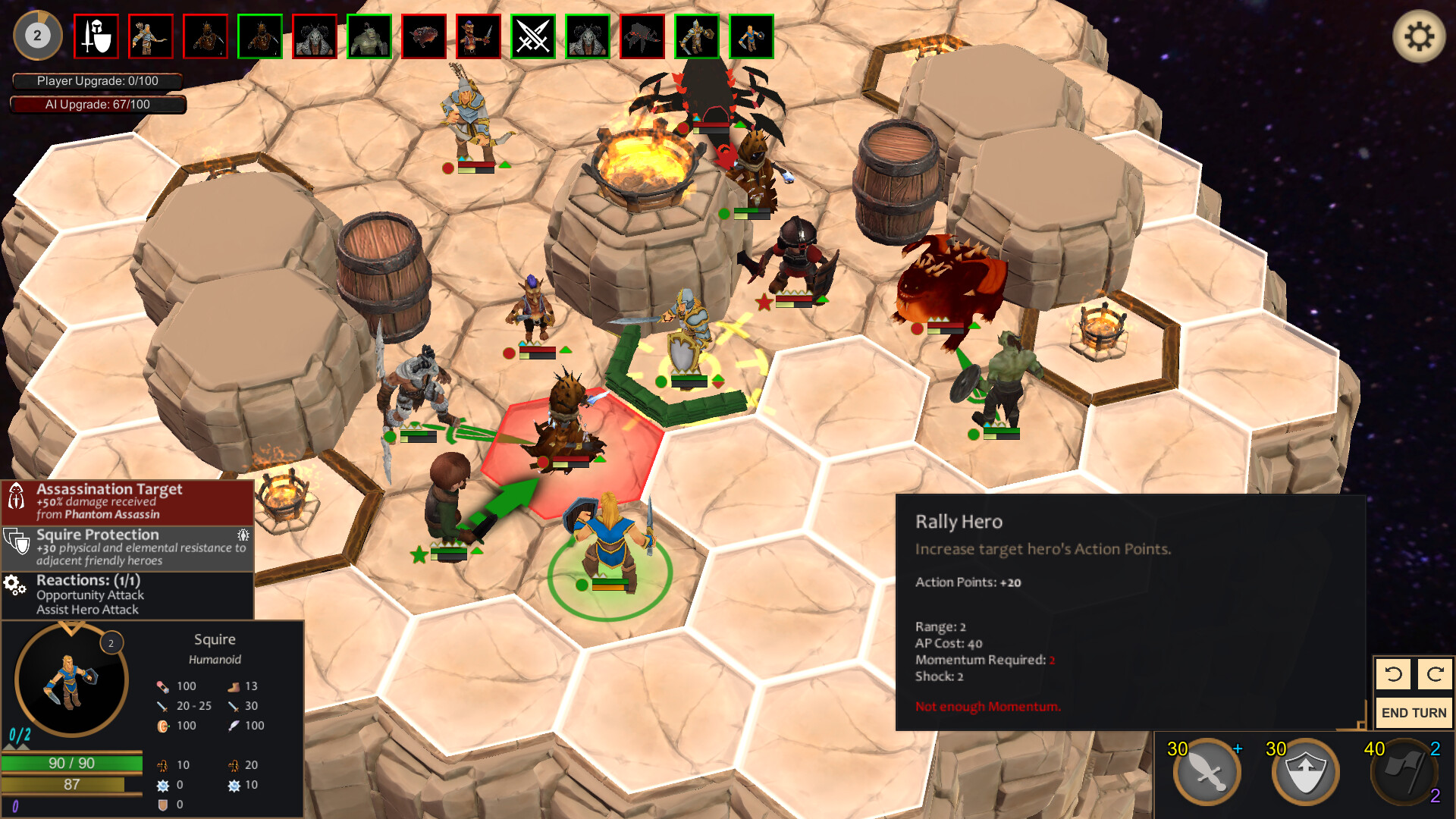Click the Player Upgrade 0/100 progress bar

tap(97, 80)
